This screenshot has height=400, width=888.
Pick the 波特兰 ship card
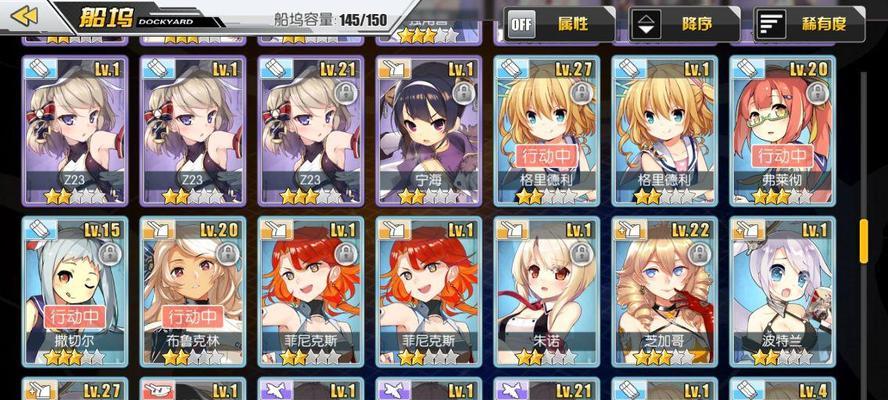[x=781, y=292]
